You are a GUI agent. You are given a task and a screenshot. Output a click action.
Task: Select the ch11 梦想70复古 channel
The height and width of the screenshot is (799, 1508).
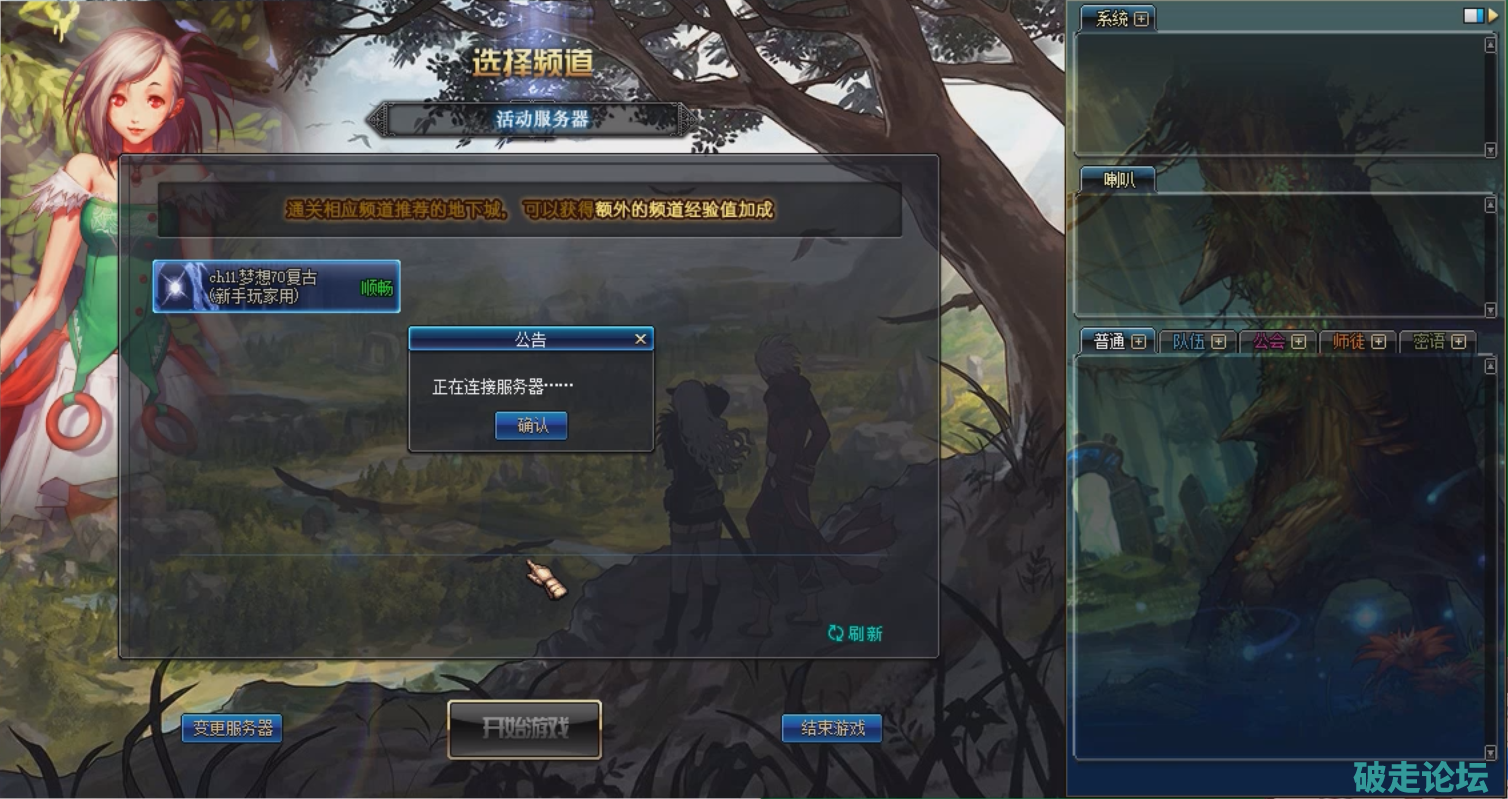click(x=276, y=287)
